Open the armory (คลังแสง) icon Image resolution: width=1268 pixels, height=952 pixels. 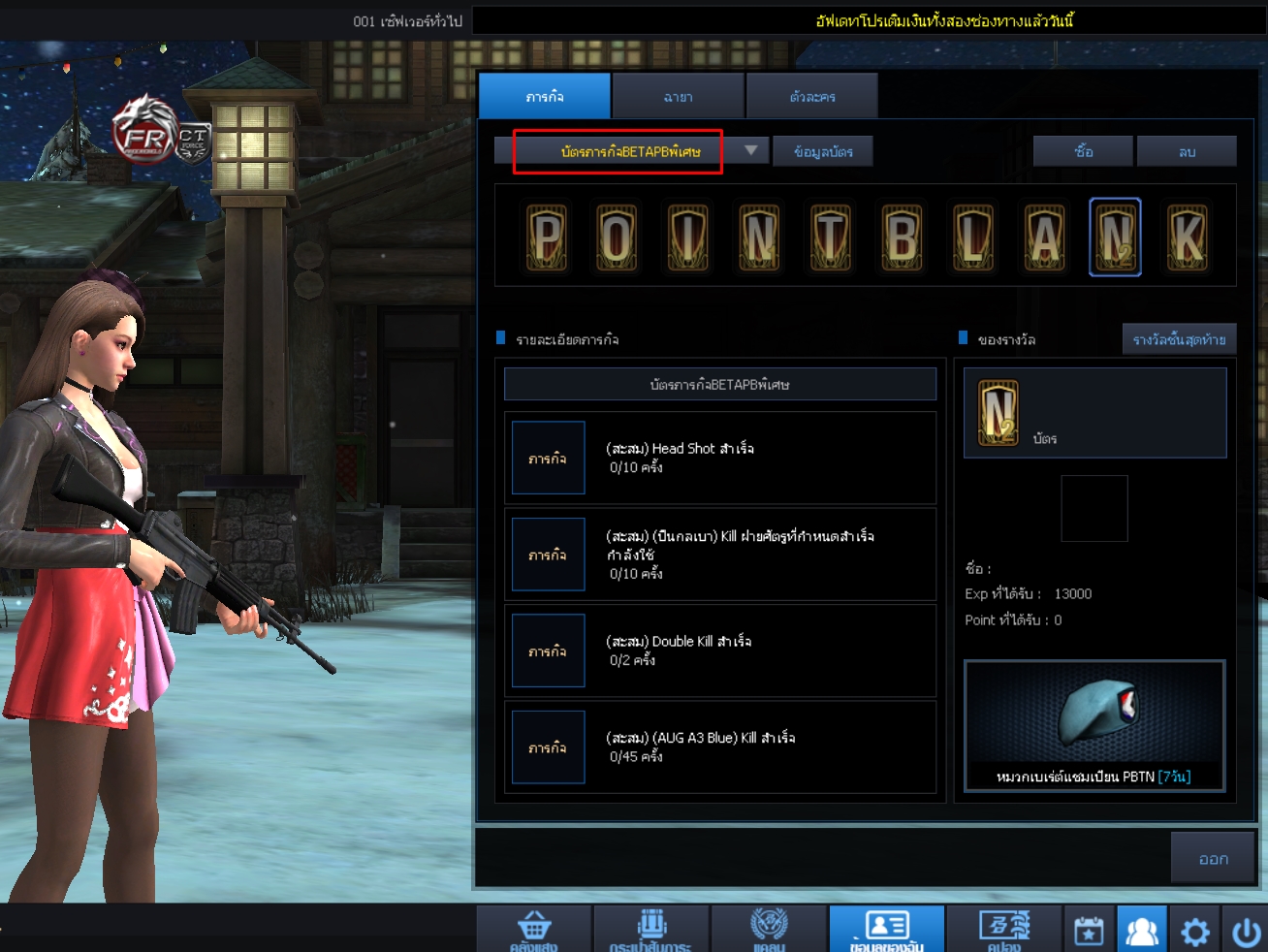532,929
